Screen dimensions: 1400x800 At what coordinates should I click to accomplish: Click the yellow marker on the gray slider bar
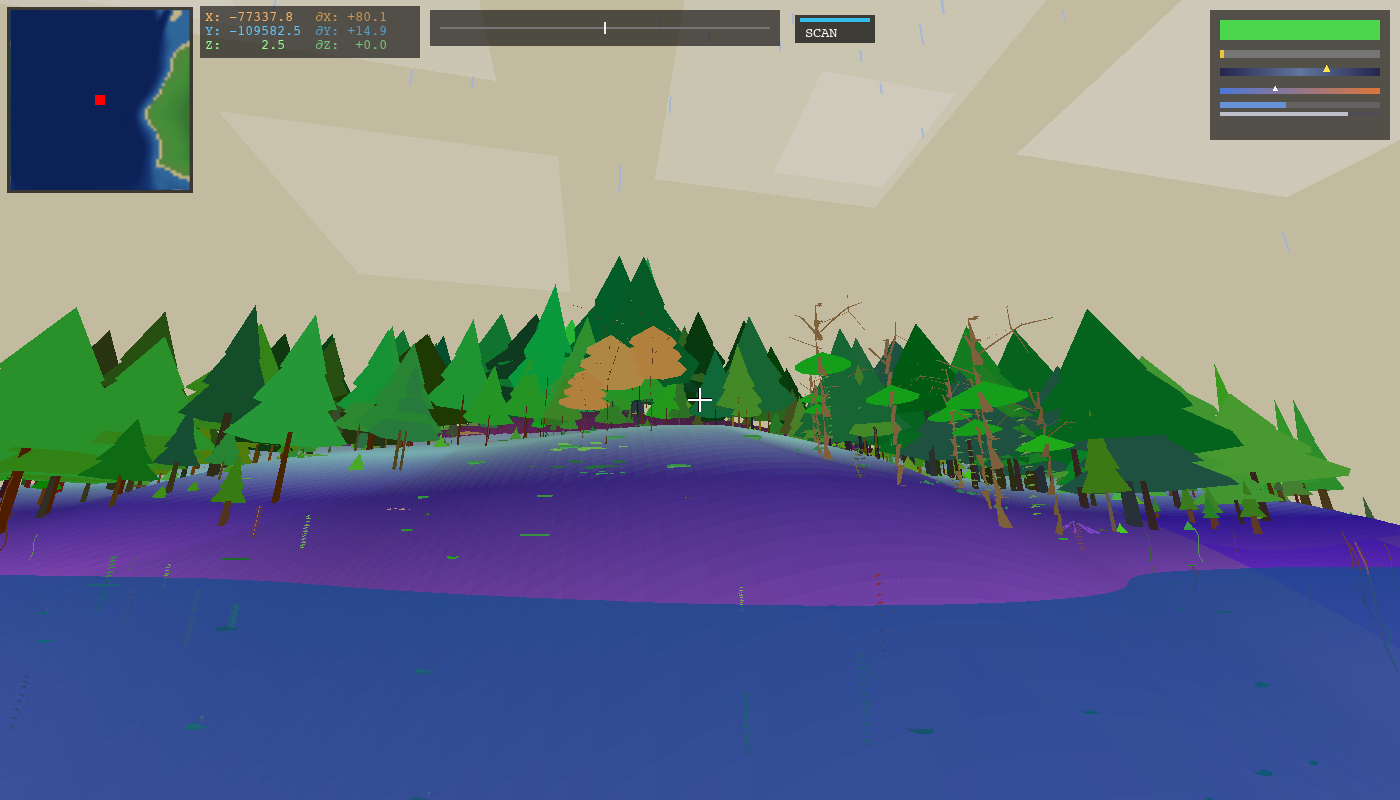[1222, 52]
